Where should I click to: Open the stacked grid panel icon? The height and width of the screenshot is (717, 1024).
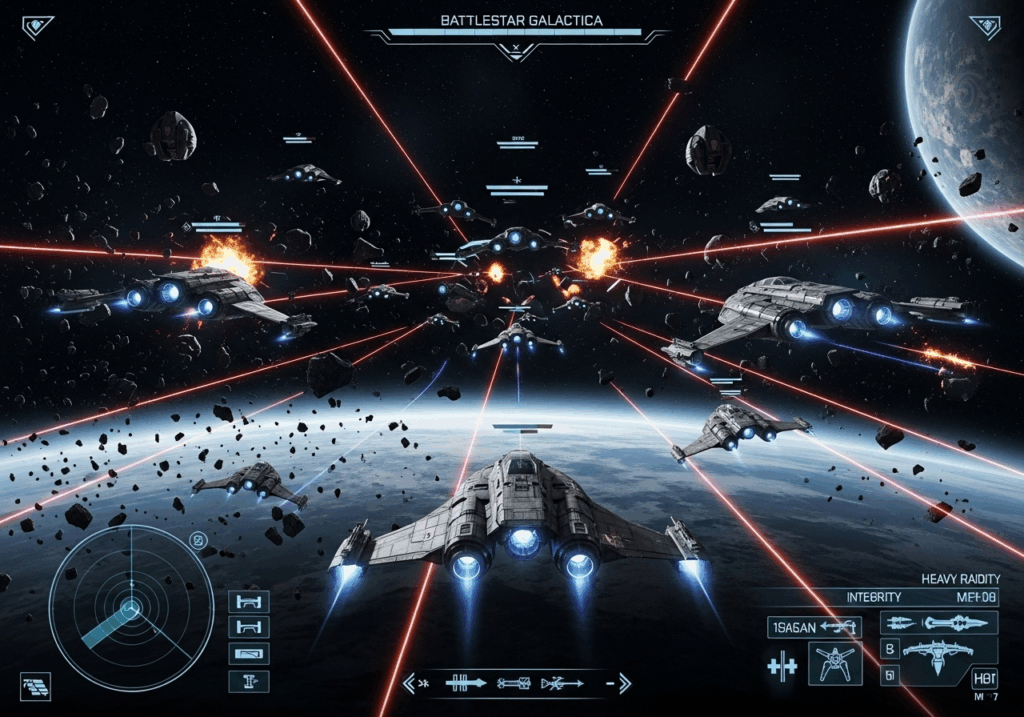[34, 685]
